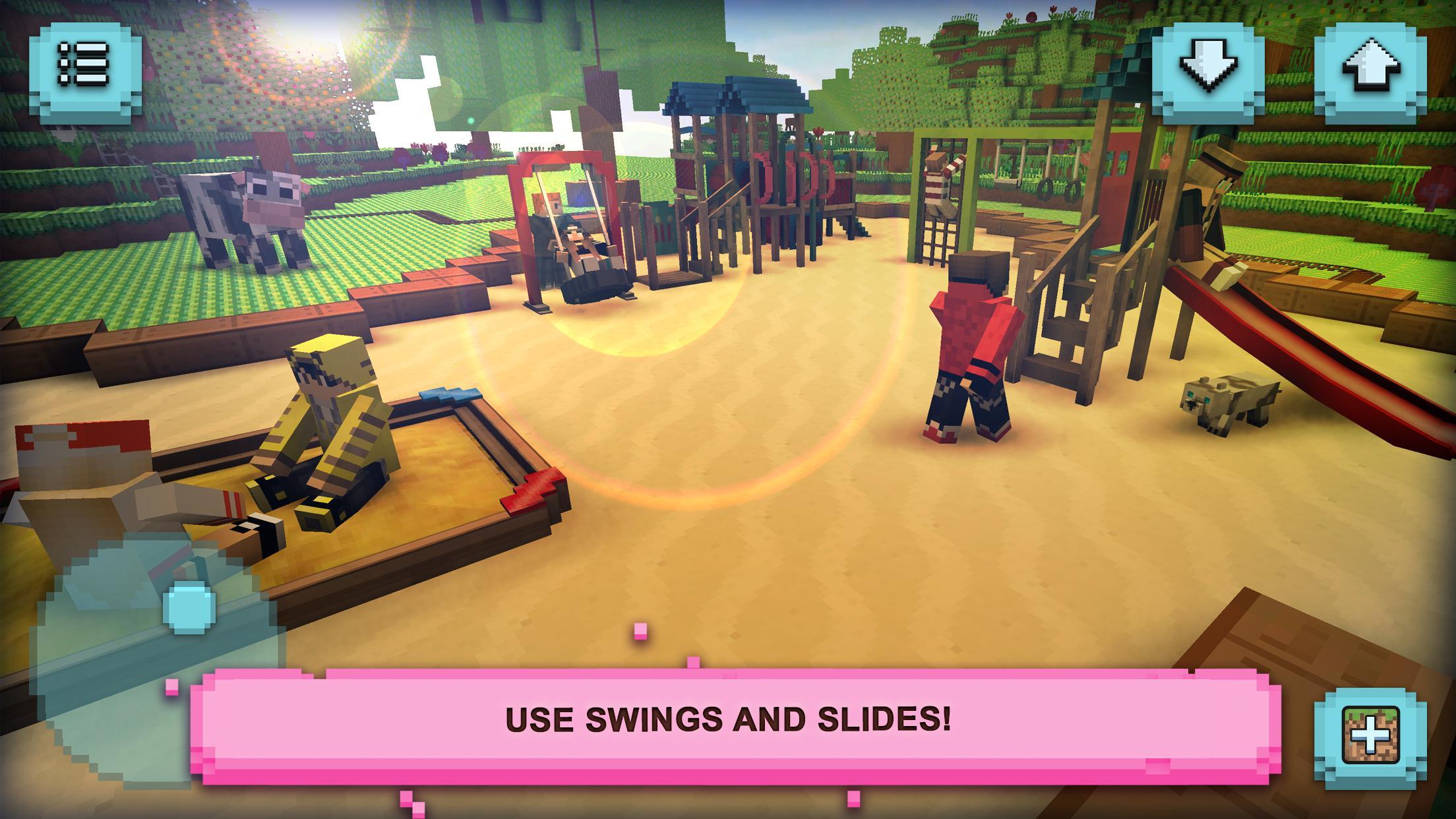Tap the down arrow to descend
This screenshot has width=1456, height=819.
pyautogui.click(x=1205, y=66)
